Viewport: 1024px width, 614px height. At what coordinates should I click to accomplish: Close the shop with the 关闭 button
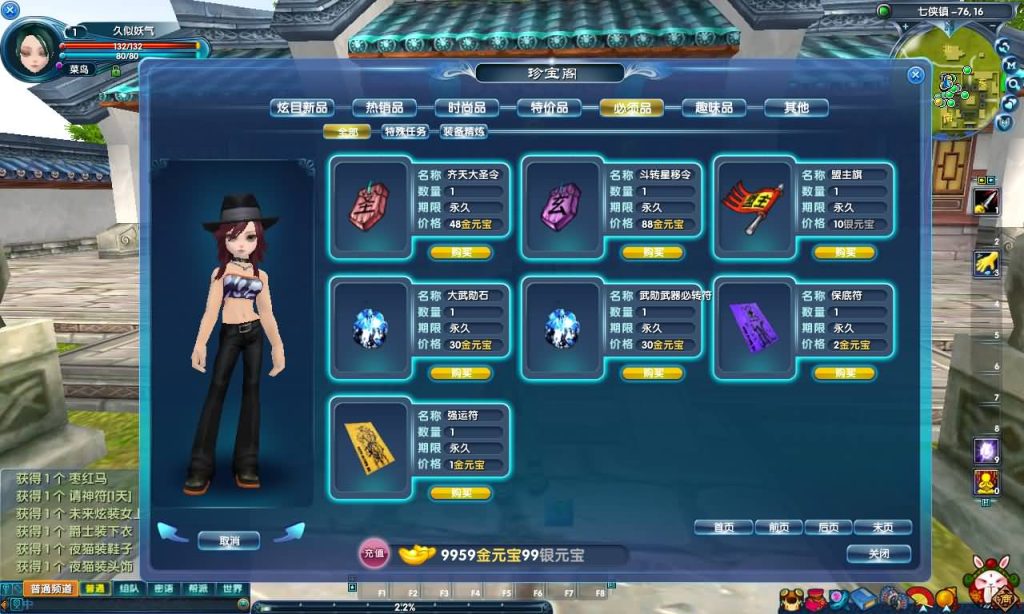tap(878, 553)
